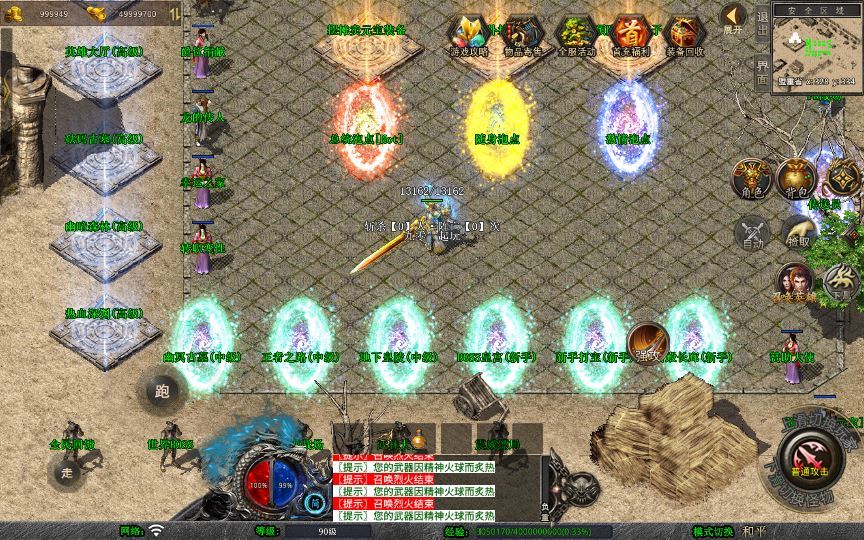The image size is (864, 540).
Task: Open the 物品寄售 item consignment icon
Action: tap(521, 36)
